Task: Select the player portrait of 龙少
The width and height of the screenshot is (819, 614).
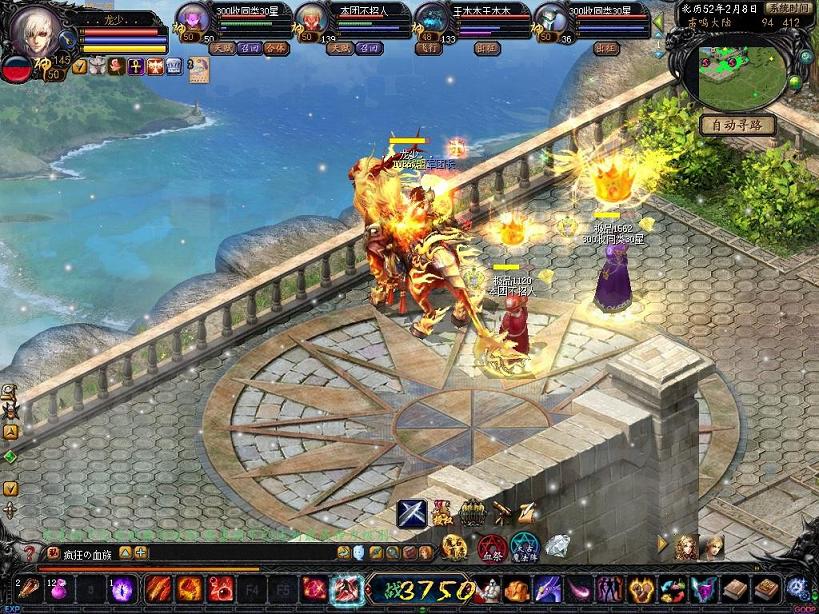Action: click(x=33, y=34)
